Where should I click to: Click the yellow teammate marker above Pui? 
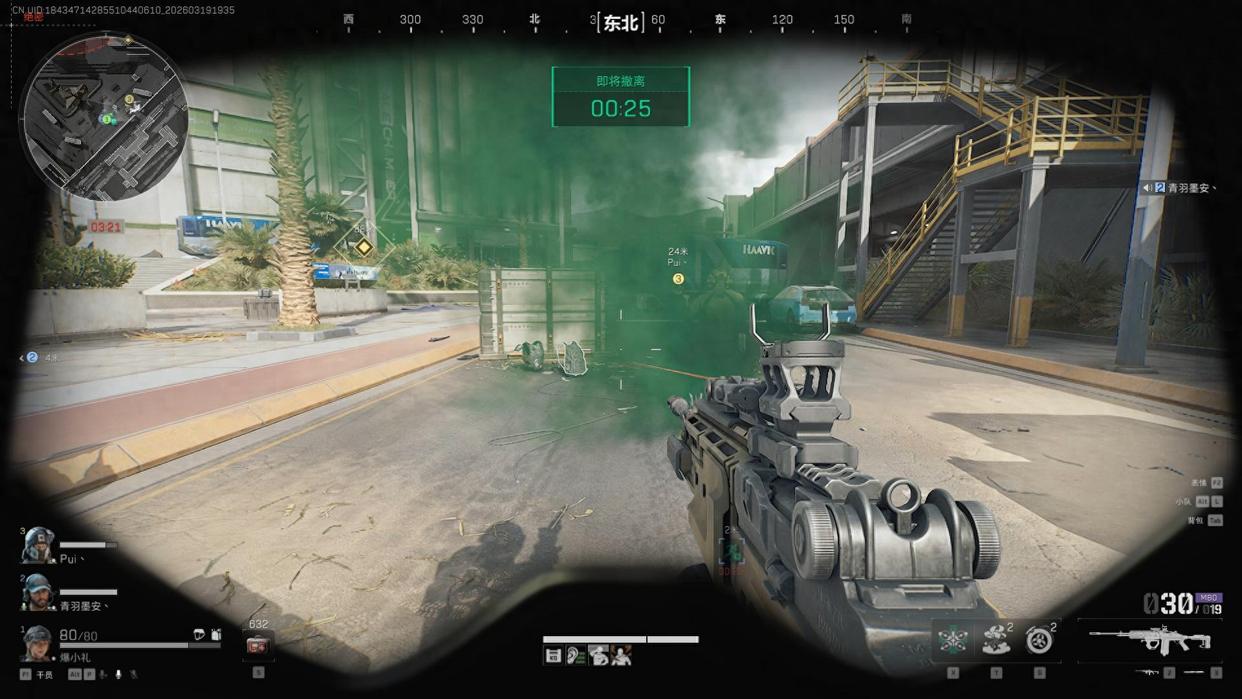(678, 279)
